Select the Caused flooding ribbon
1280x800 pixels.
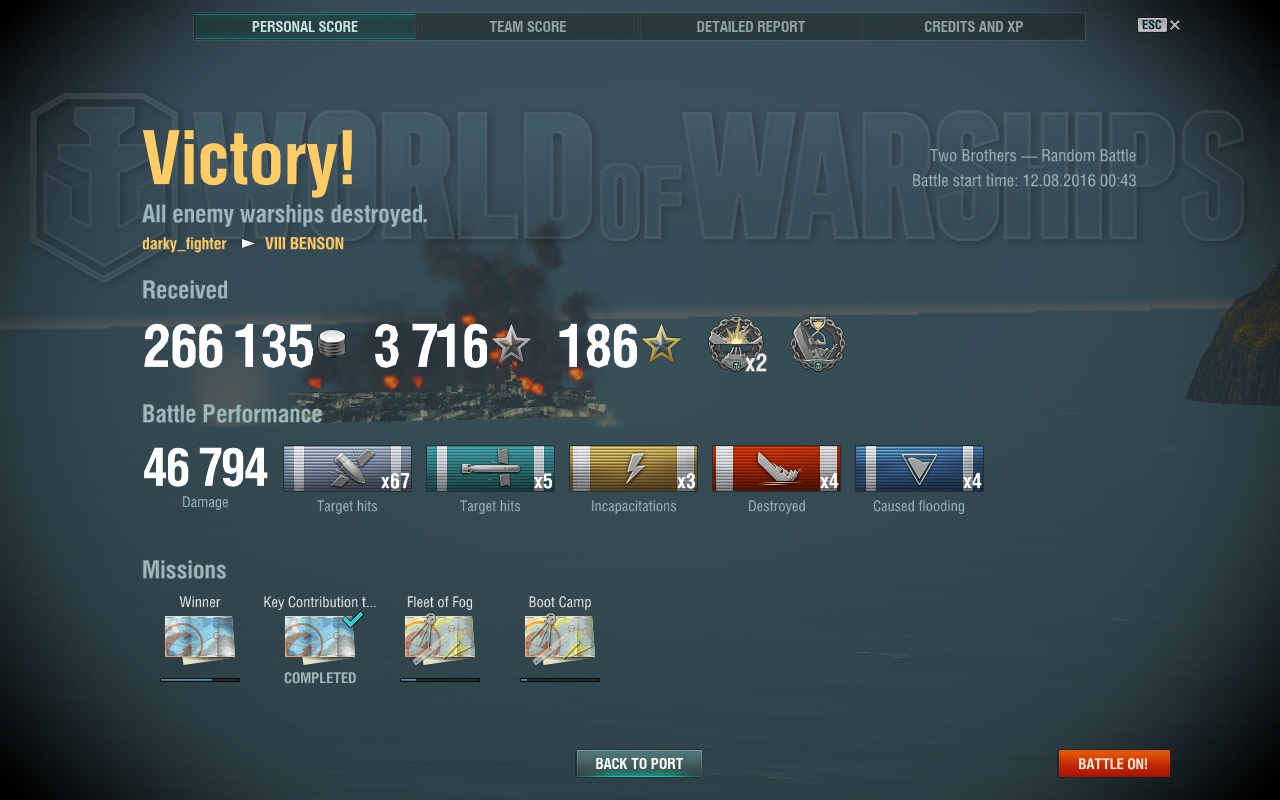(x=919, y=469)
